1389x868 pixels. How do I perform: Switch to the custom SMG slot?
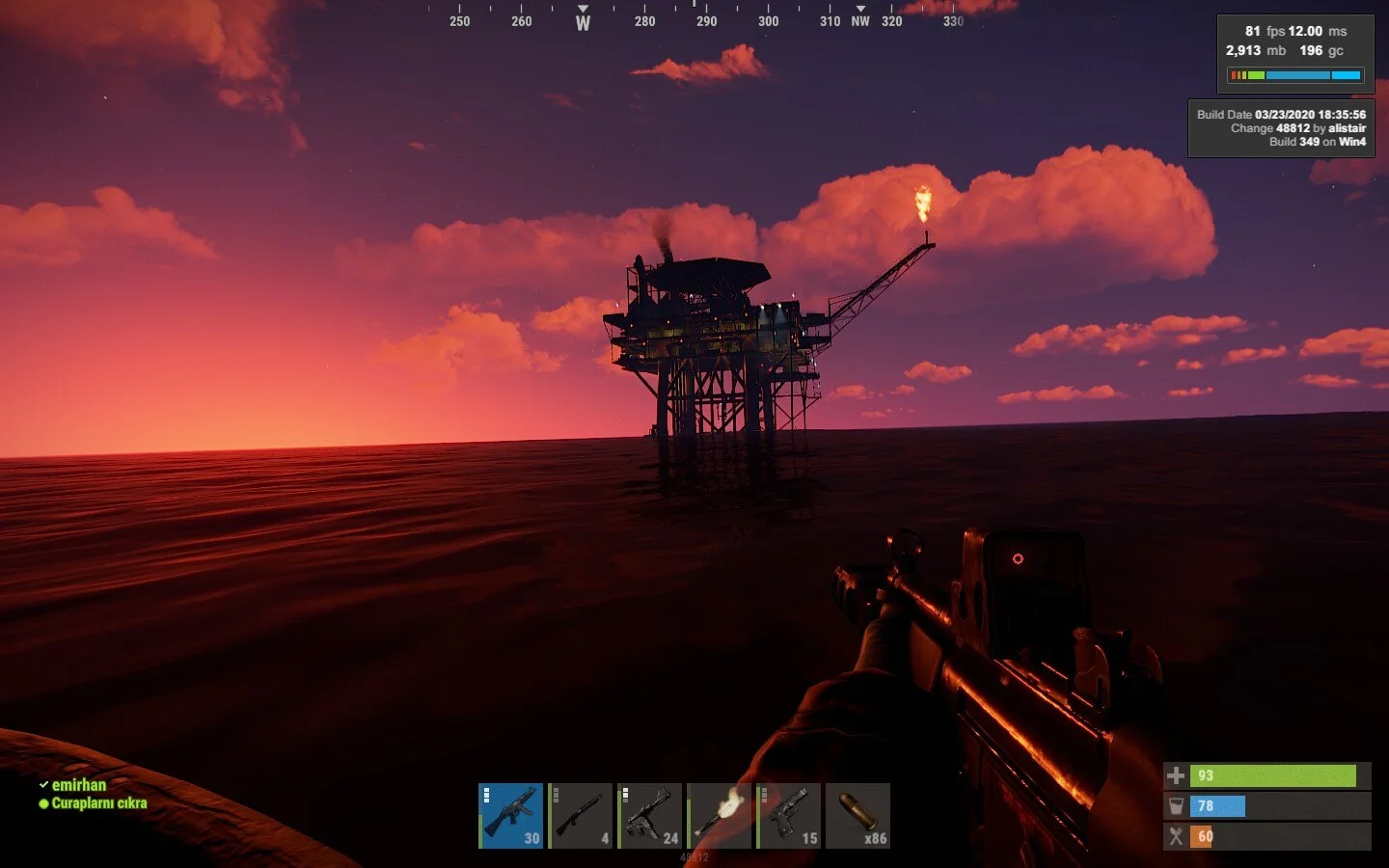click(650, 816)
